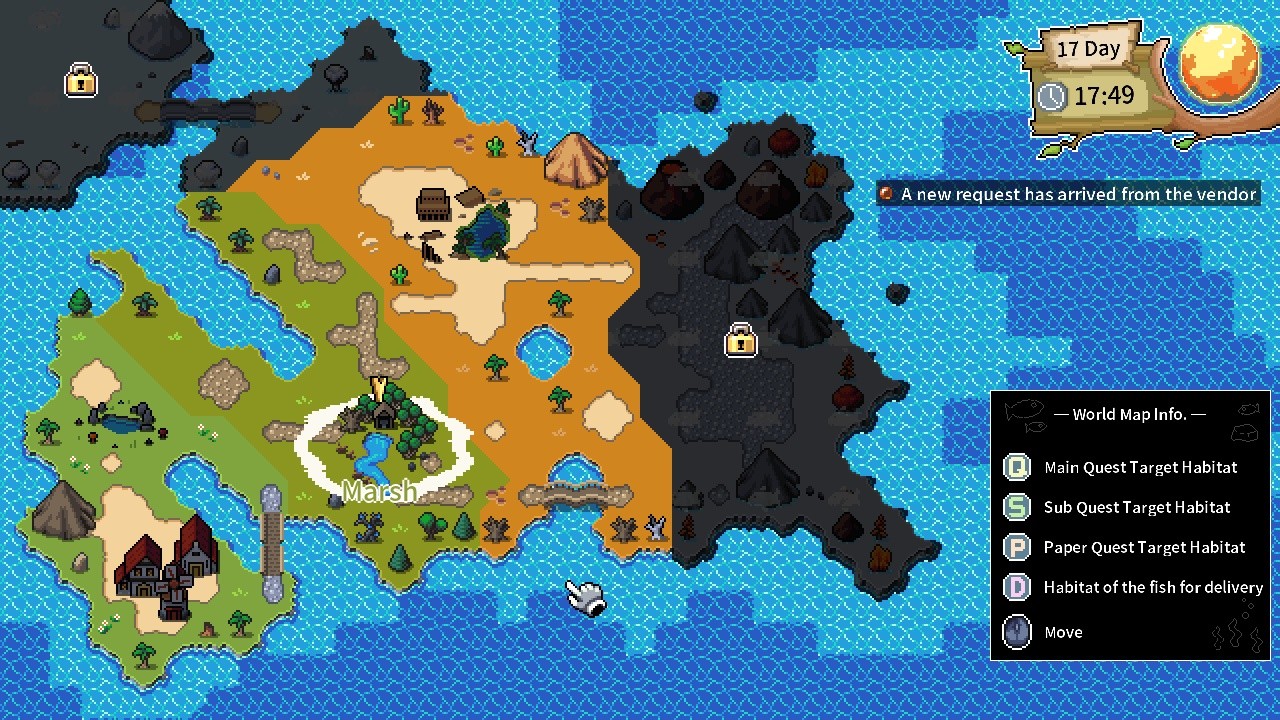Select the Sub Quest Target Habitat icon
The width and height of the screenshot is (1280, 720).
pos(1017,507)
